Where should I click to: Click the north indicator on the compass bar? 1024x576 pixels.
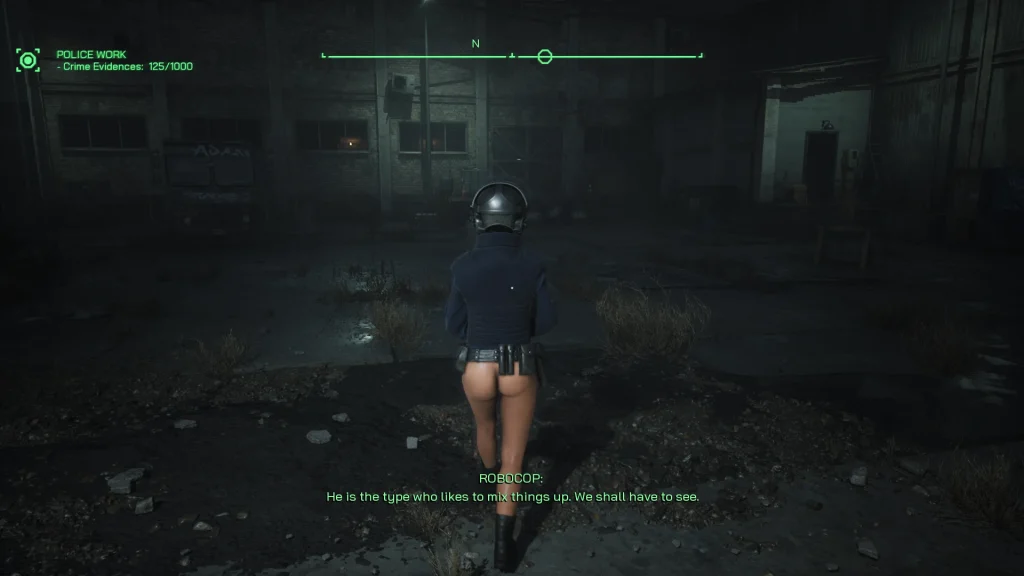(476, 44)
